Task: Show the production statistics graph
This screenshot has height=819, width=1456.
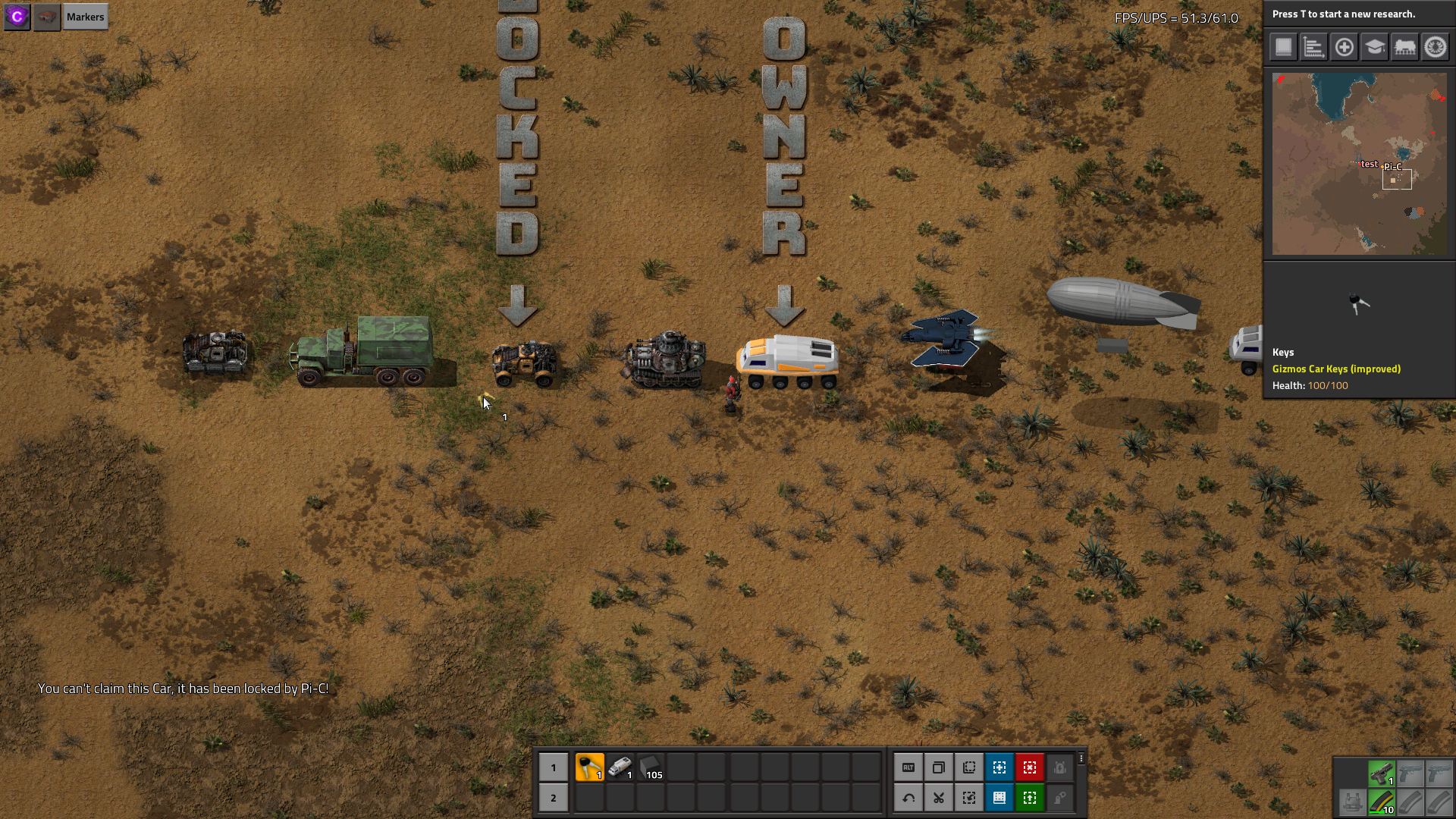Action: point(1313,47)
